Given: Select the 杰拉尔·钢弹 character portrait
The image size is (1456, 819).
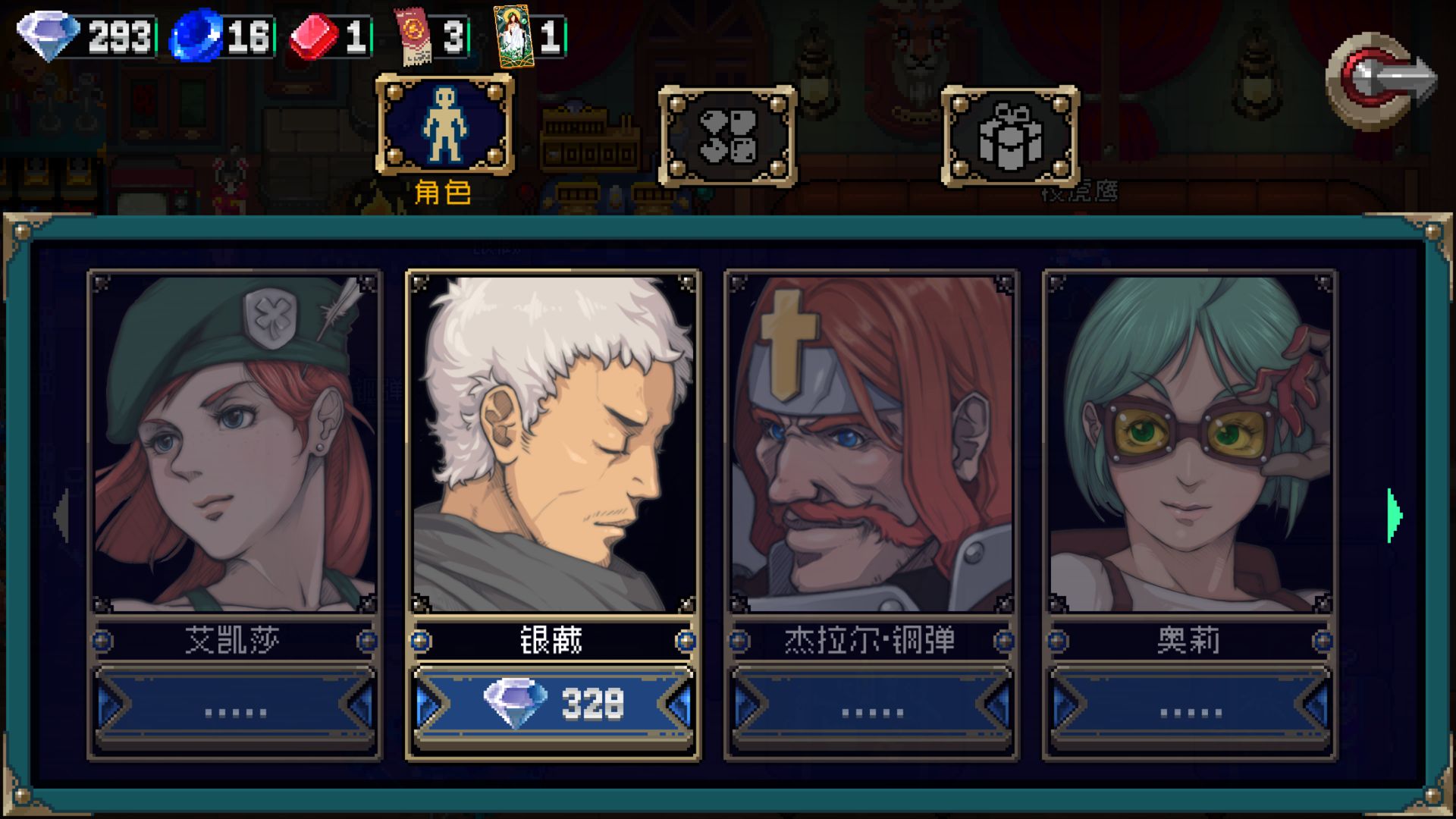Looking at the screenshot, I should pyautogui.click(x=871, y=444).
